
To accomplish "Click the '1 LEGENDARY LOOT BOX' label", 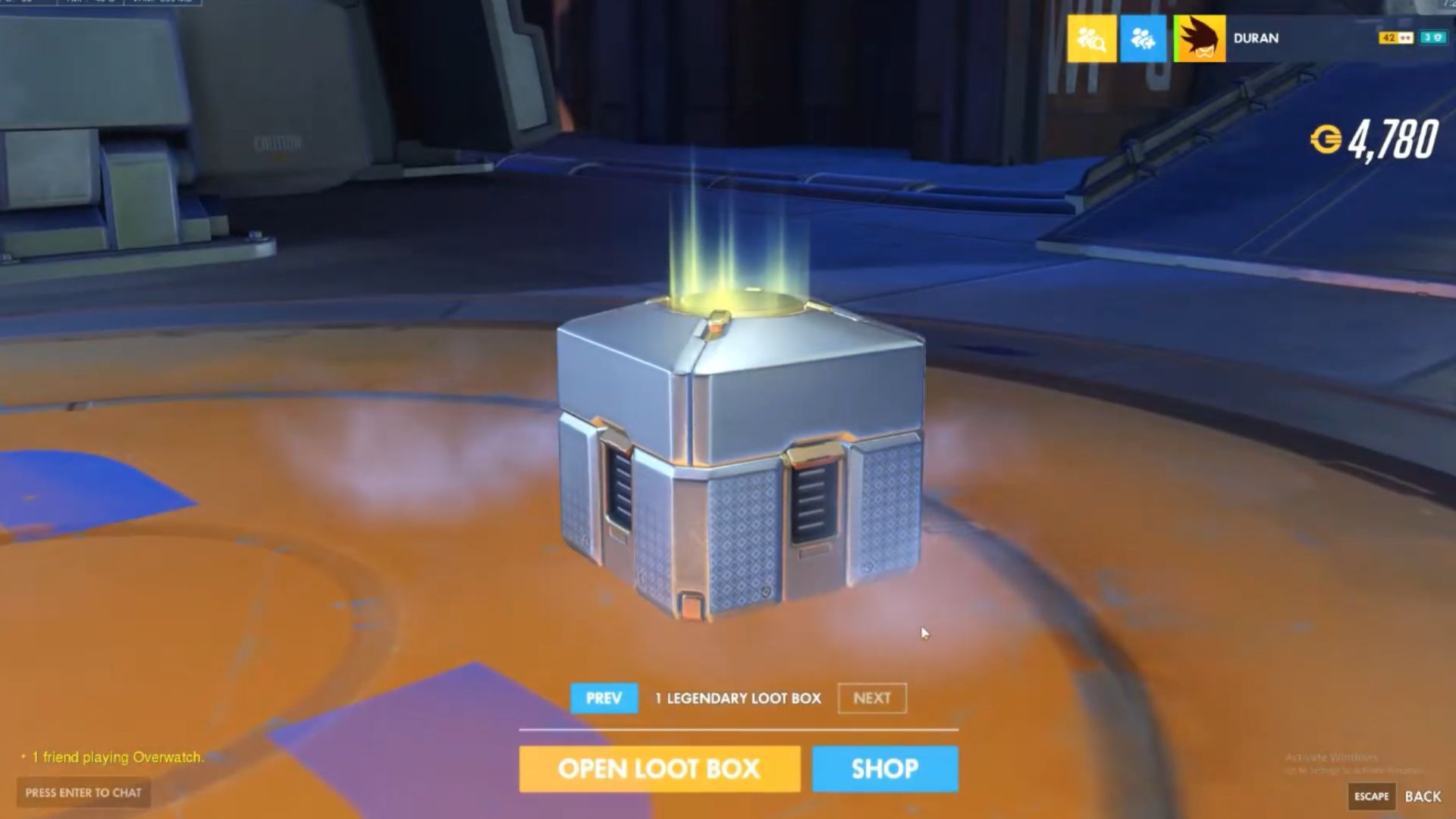I will [x=737, y=698].
